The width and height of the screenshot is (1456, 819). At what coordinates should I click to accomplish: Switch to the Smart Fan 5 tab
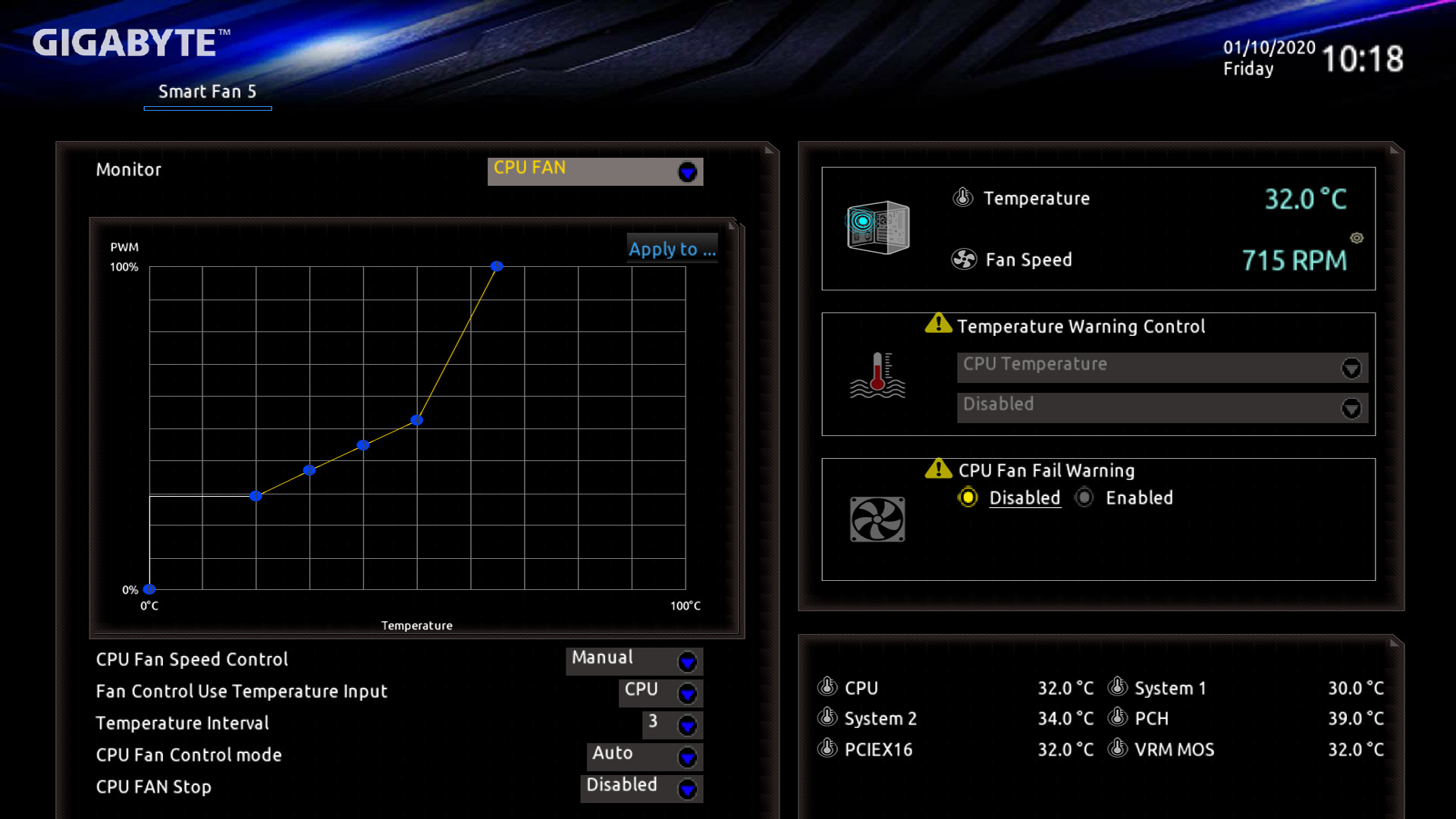click(207, 92)
